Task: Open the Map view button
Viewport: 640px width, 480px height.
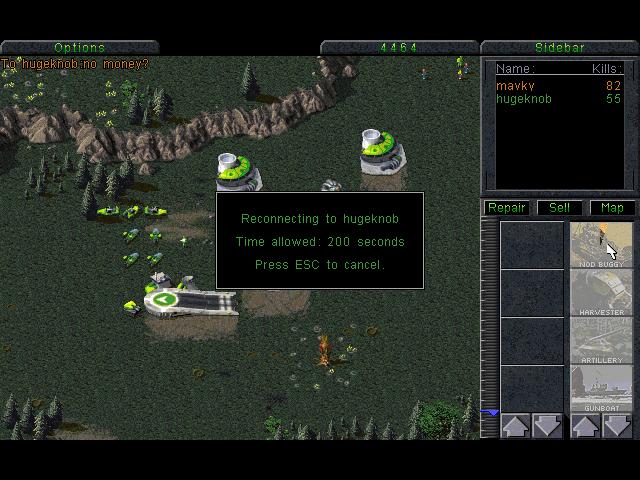Action: point(612,208)
